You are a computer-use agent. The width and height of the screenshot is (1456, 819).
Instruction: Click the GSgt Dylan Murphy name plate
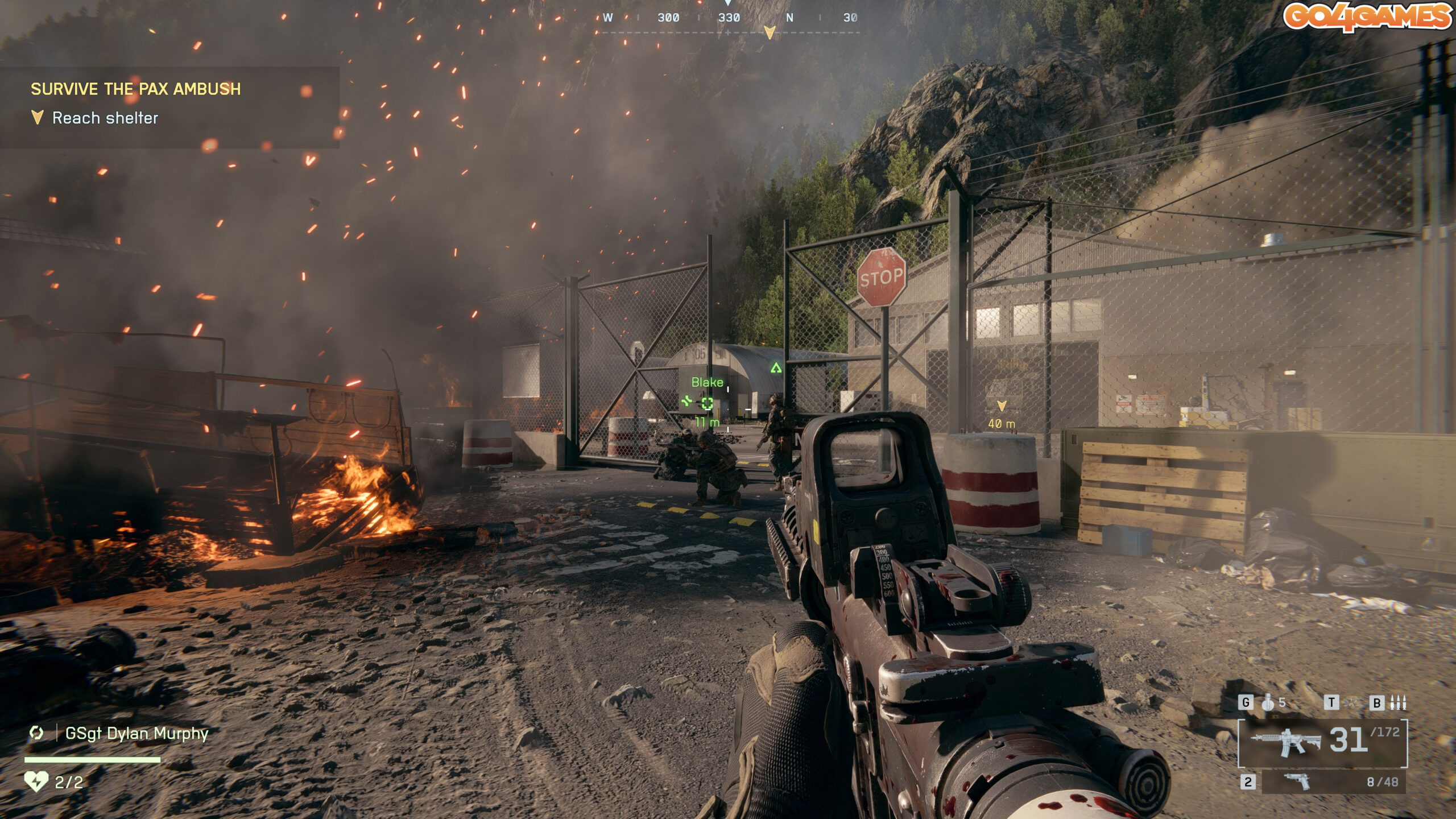(136, 734)
